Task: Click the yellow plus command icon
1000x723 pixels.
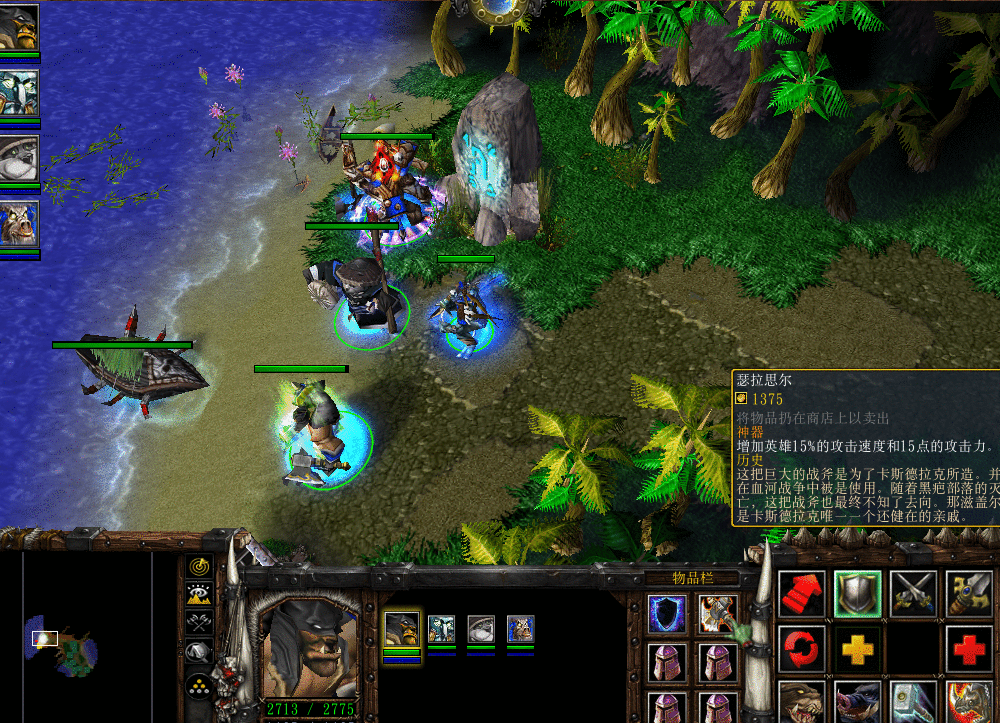Action: point(857,650)
